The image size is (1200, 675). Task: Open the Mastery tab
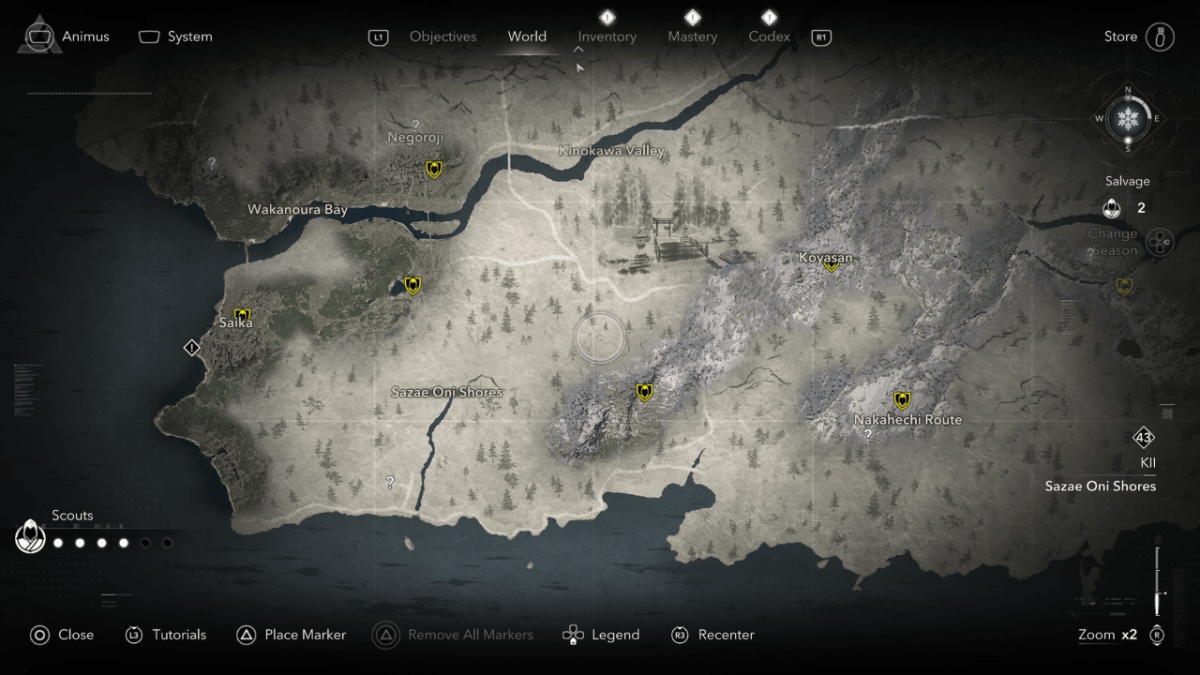(693, 37)
